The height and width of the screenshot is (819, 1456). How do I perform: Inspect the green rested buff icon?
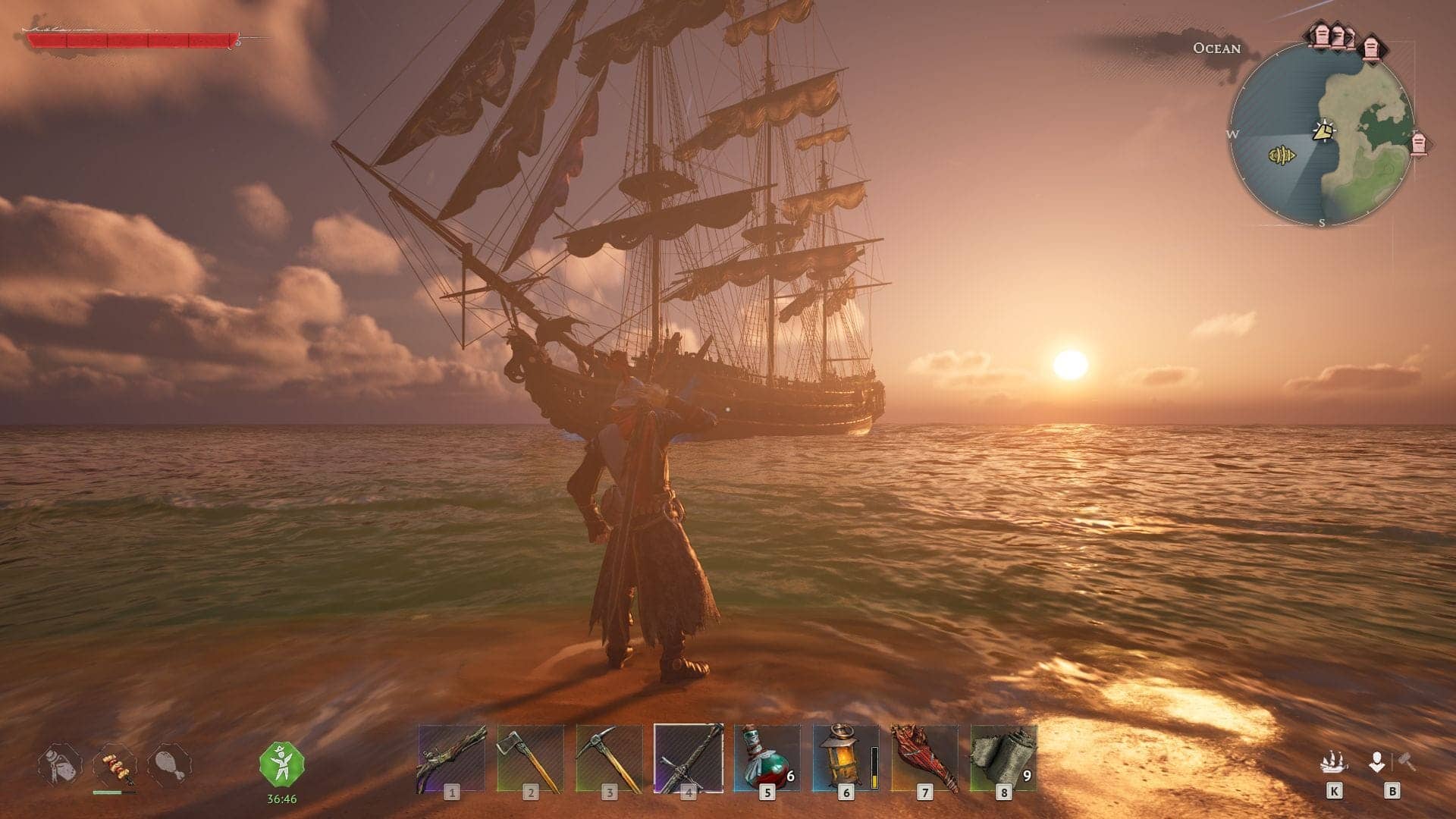[281, 764]
